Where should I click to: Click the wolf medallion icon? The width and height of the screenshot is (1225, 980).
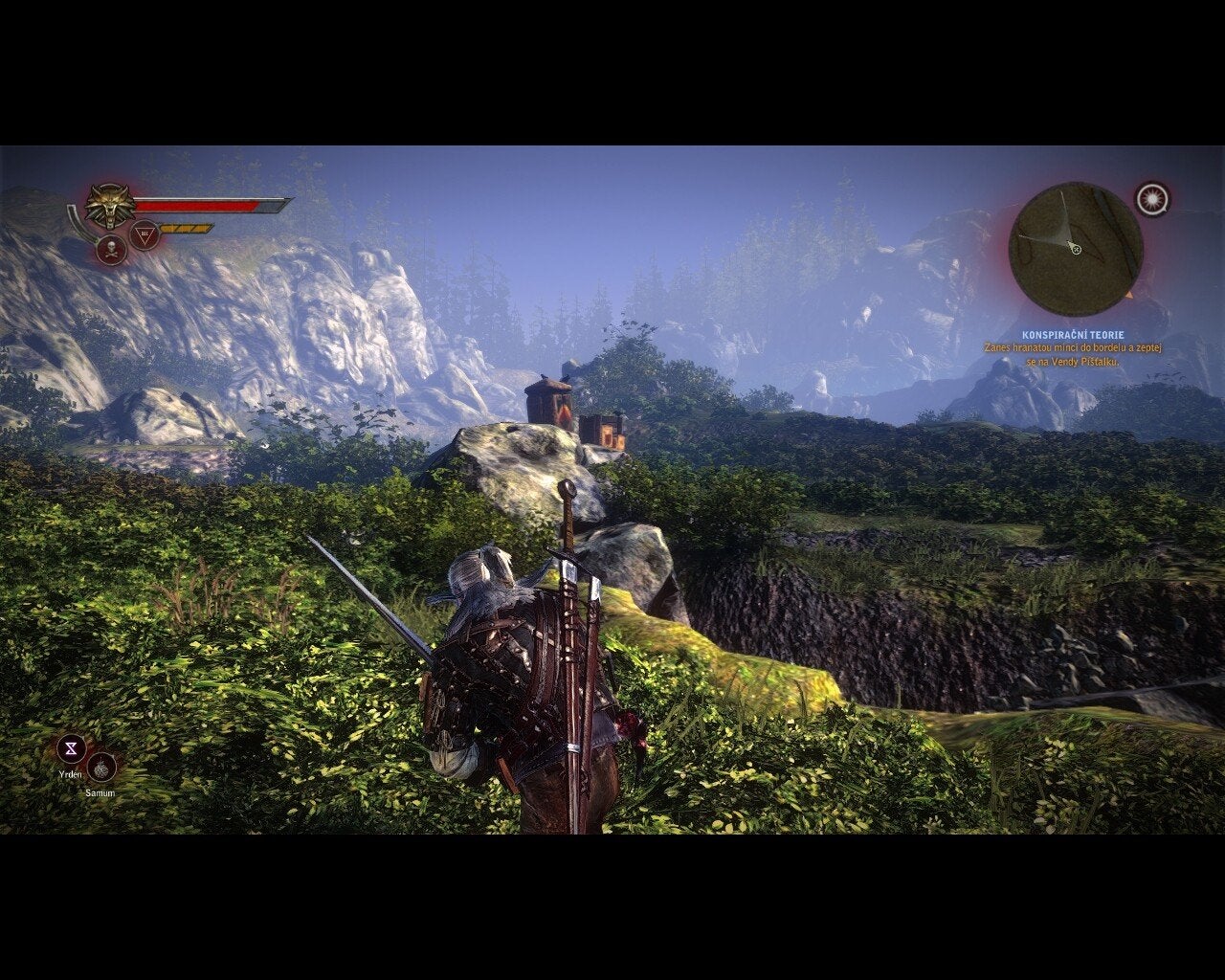coord(108,203)
